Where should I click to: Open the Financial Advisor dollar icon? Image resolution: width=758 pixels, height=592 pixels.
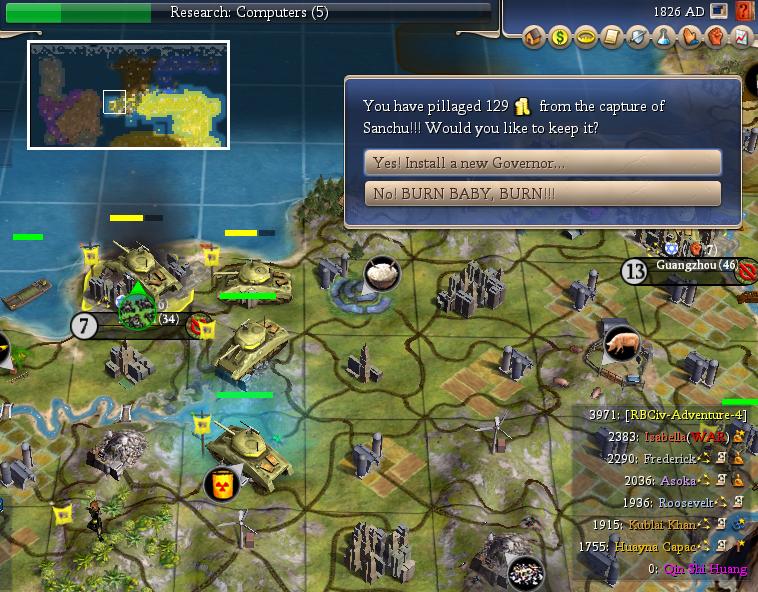tap(559, 38)
